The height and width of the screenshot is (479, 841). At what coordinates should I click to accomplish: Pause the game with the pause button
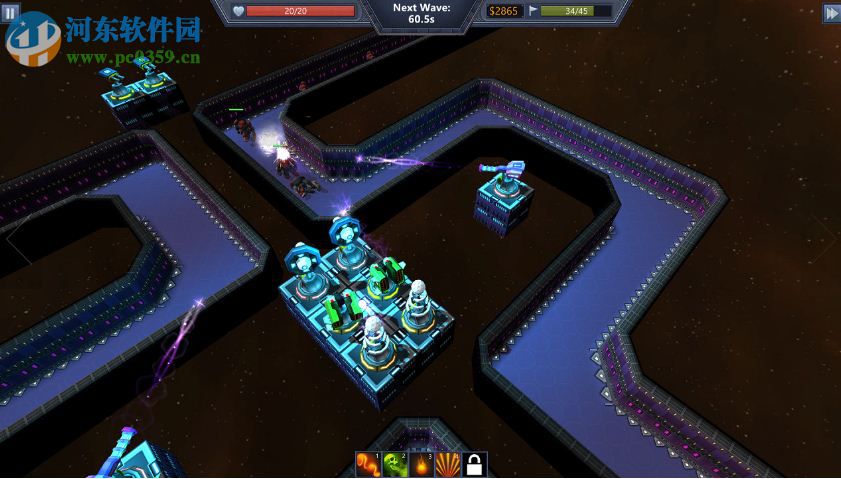click(11, 12)
